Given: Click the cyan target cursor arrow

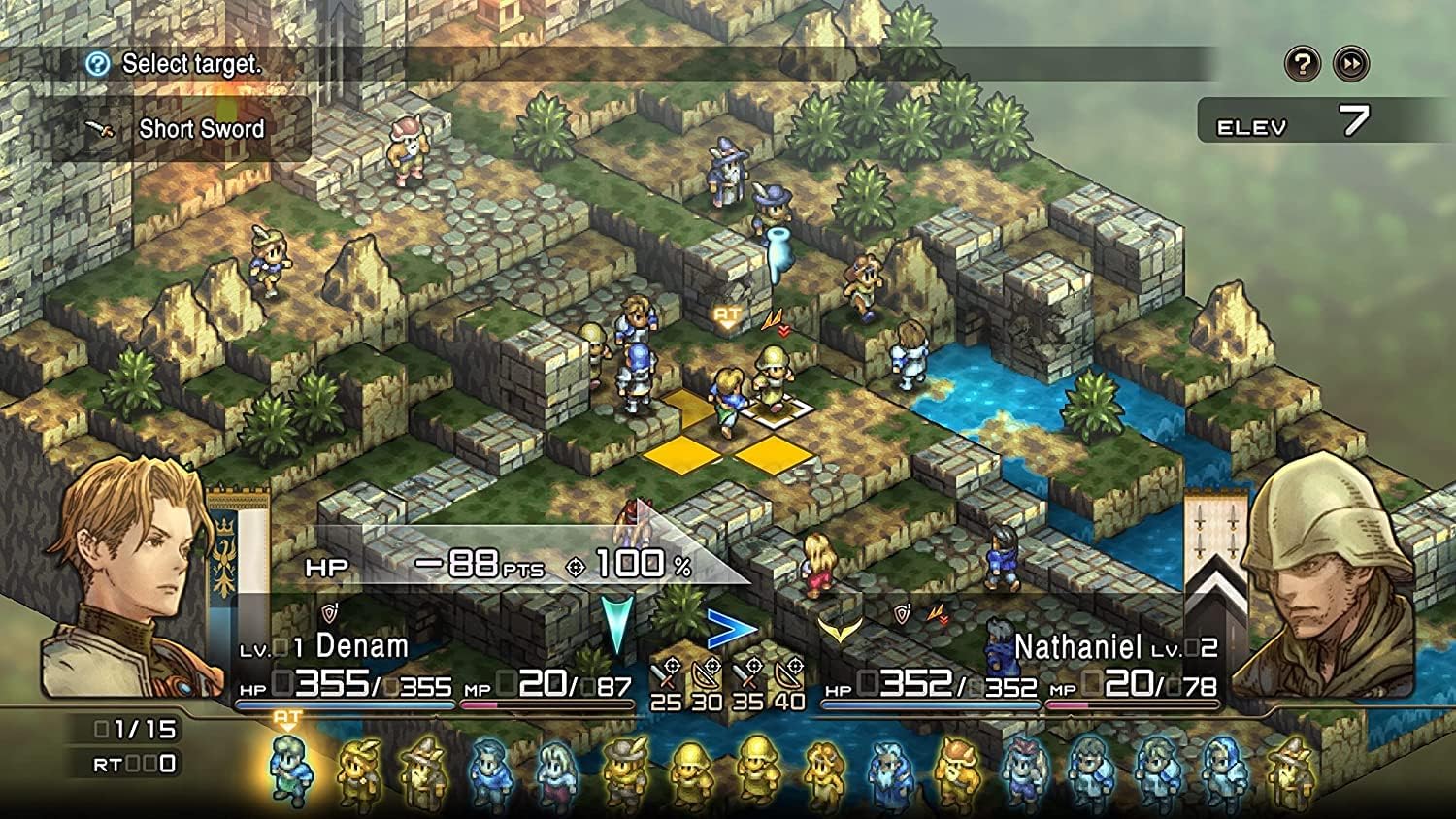Looking at the screenshot, I should [617, 619].
